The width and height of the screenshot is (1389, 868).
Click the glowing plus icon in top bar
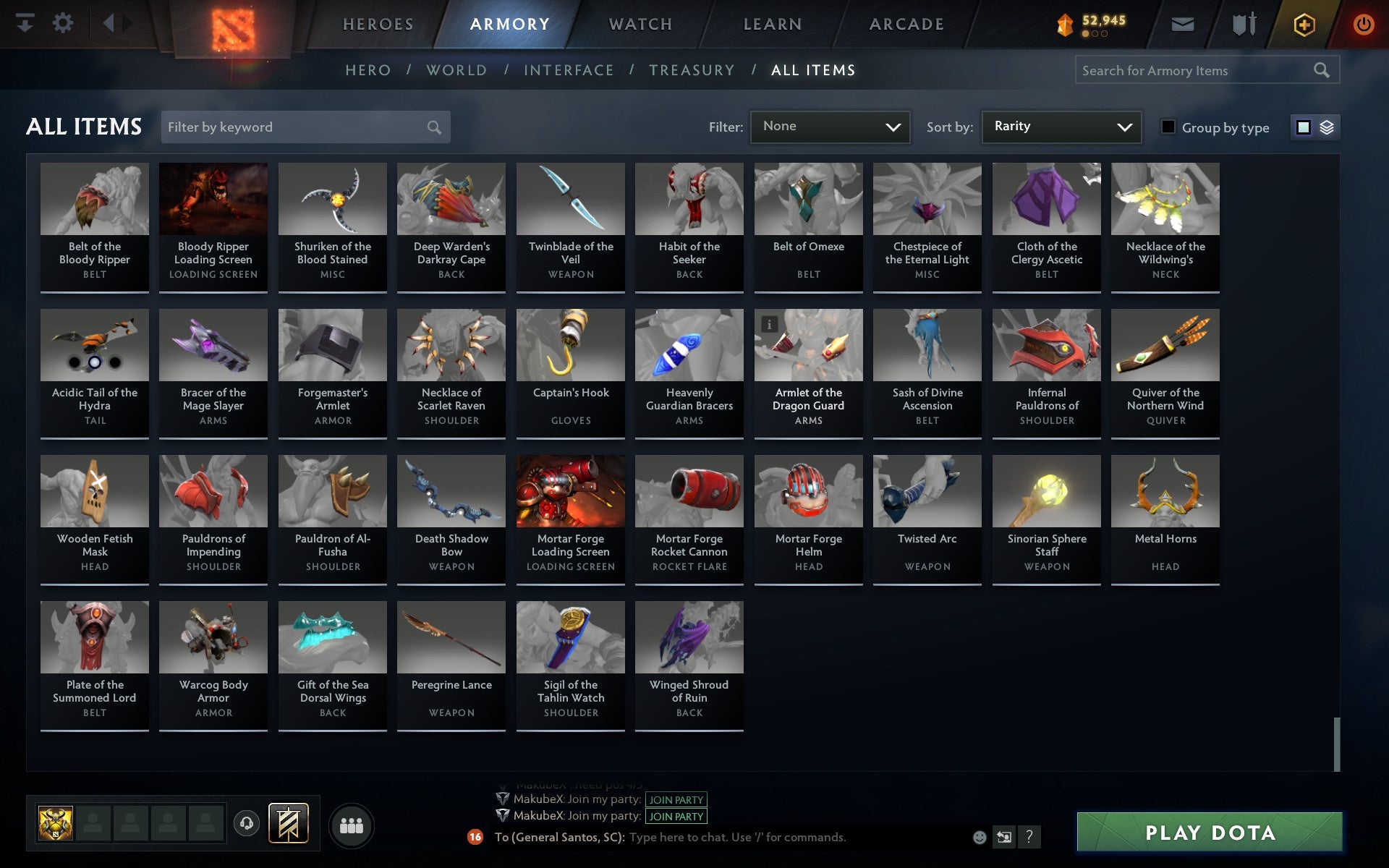coord(1303,23)
